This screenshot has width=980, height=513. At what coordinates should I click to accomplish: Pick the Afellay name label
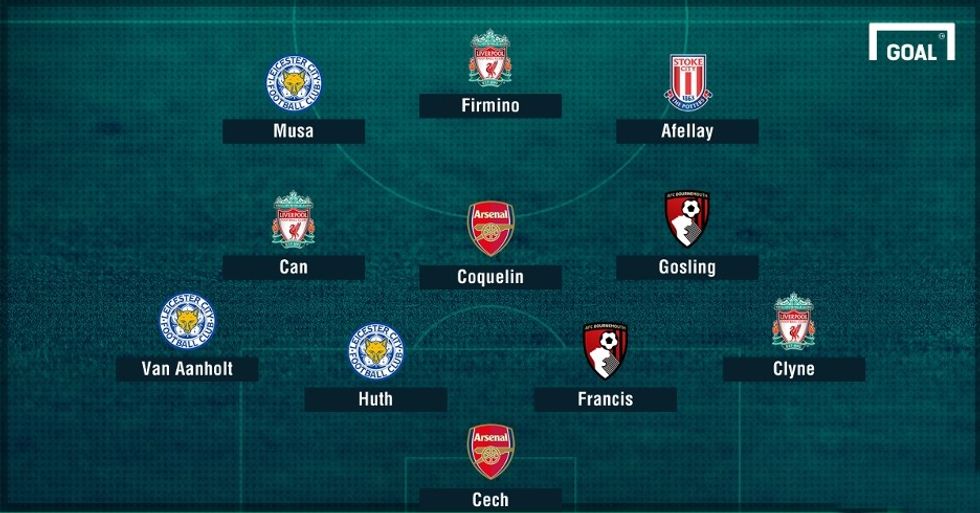(x=687, y=131)
